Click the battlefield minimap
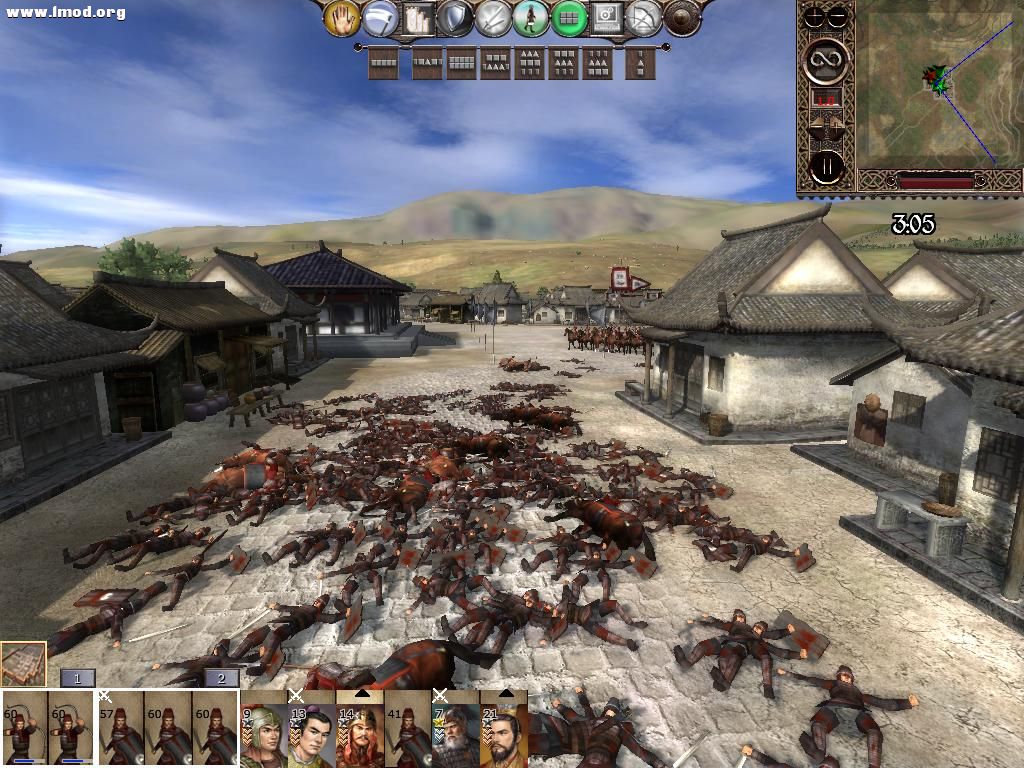1024x768 pixels. [x=935, y=85]
